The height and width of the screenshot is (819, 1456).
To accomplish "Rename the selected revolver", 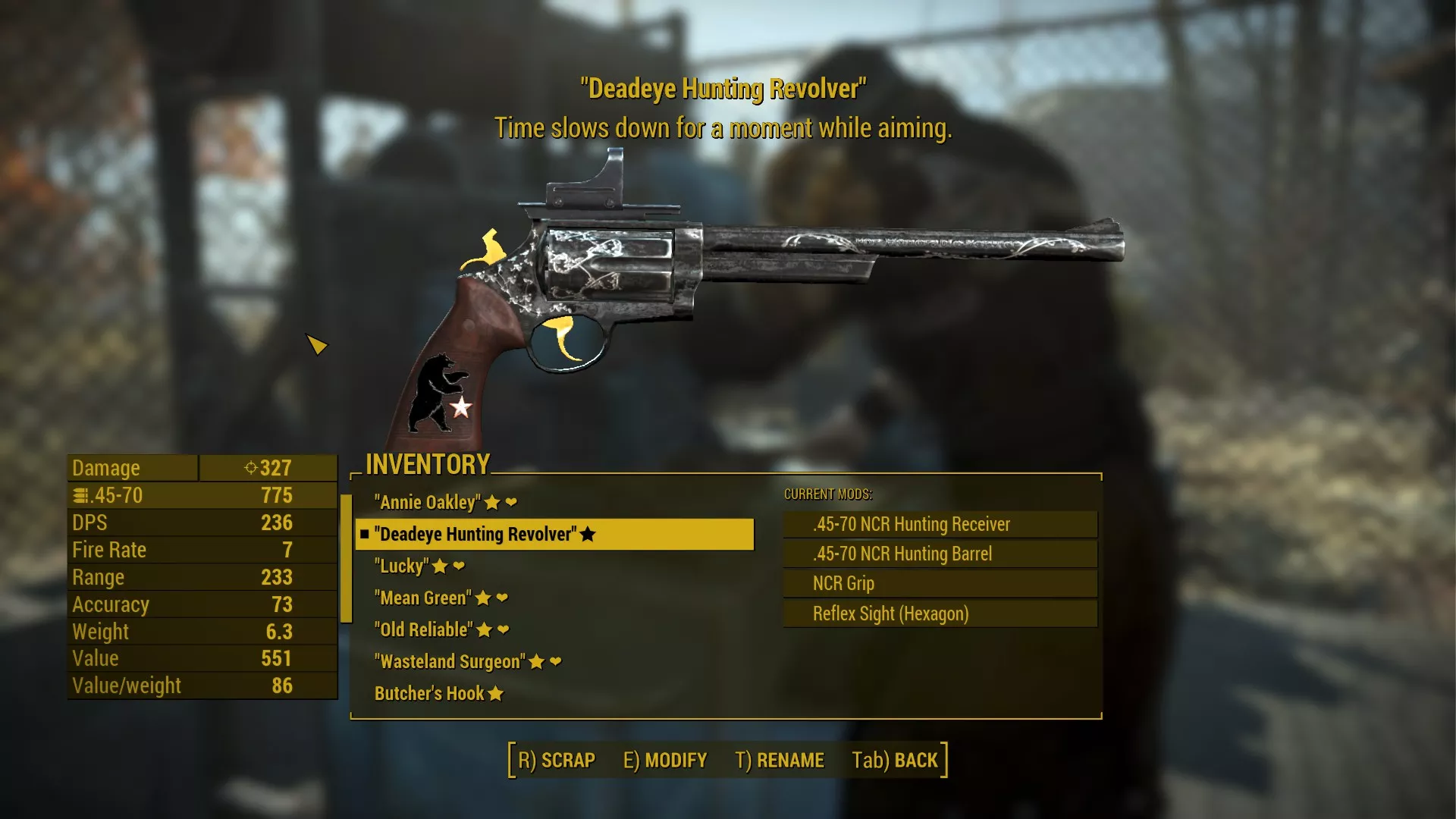I will [x=780, y=760].
